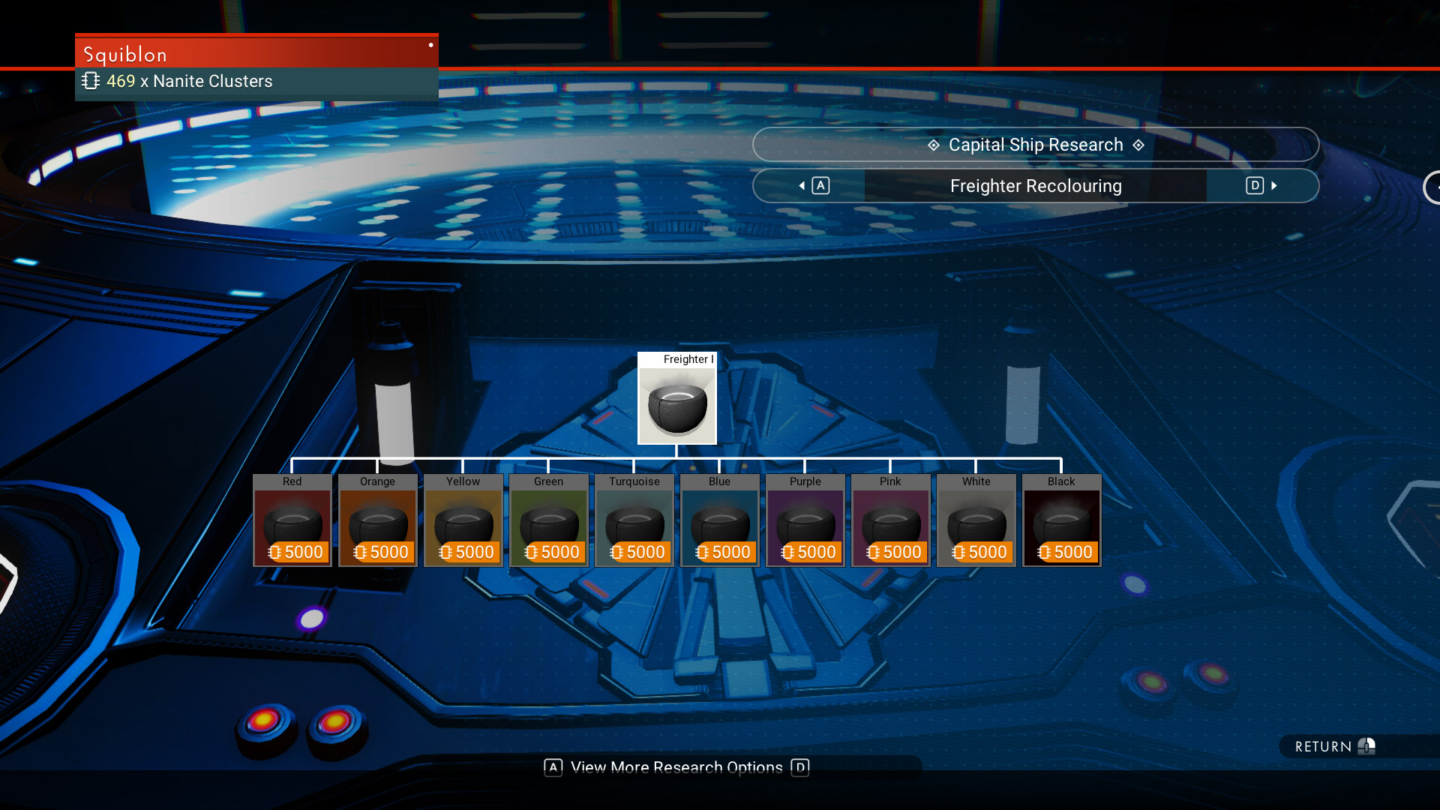The height and width of the screenshot is (810, 1440).
Task: Select the Blue freighter recolour icon
Action: click(x=719, y=518)
